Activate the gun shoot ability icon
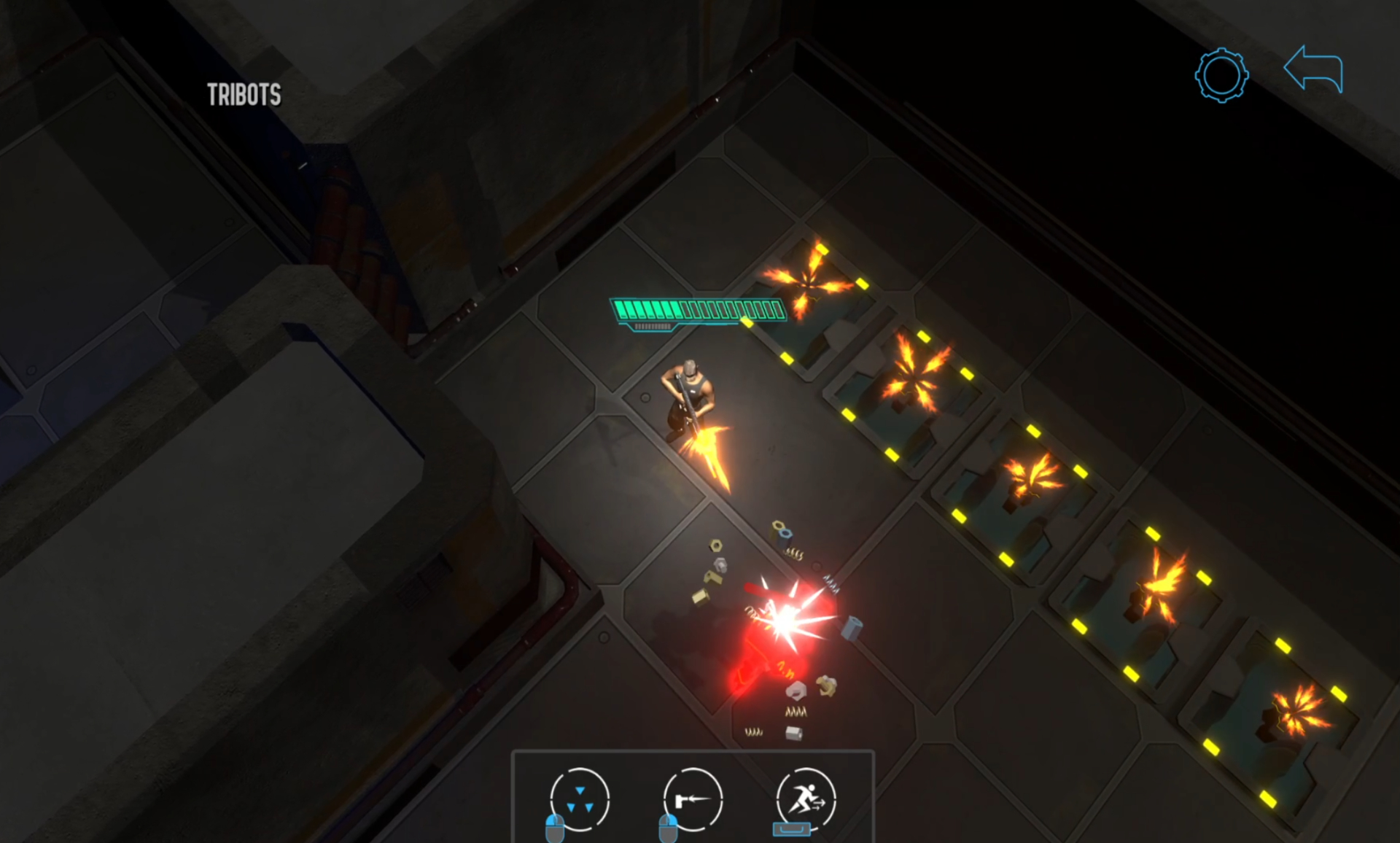The image size is (1400, 843). (x=693, y=799)
